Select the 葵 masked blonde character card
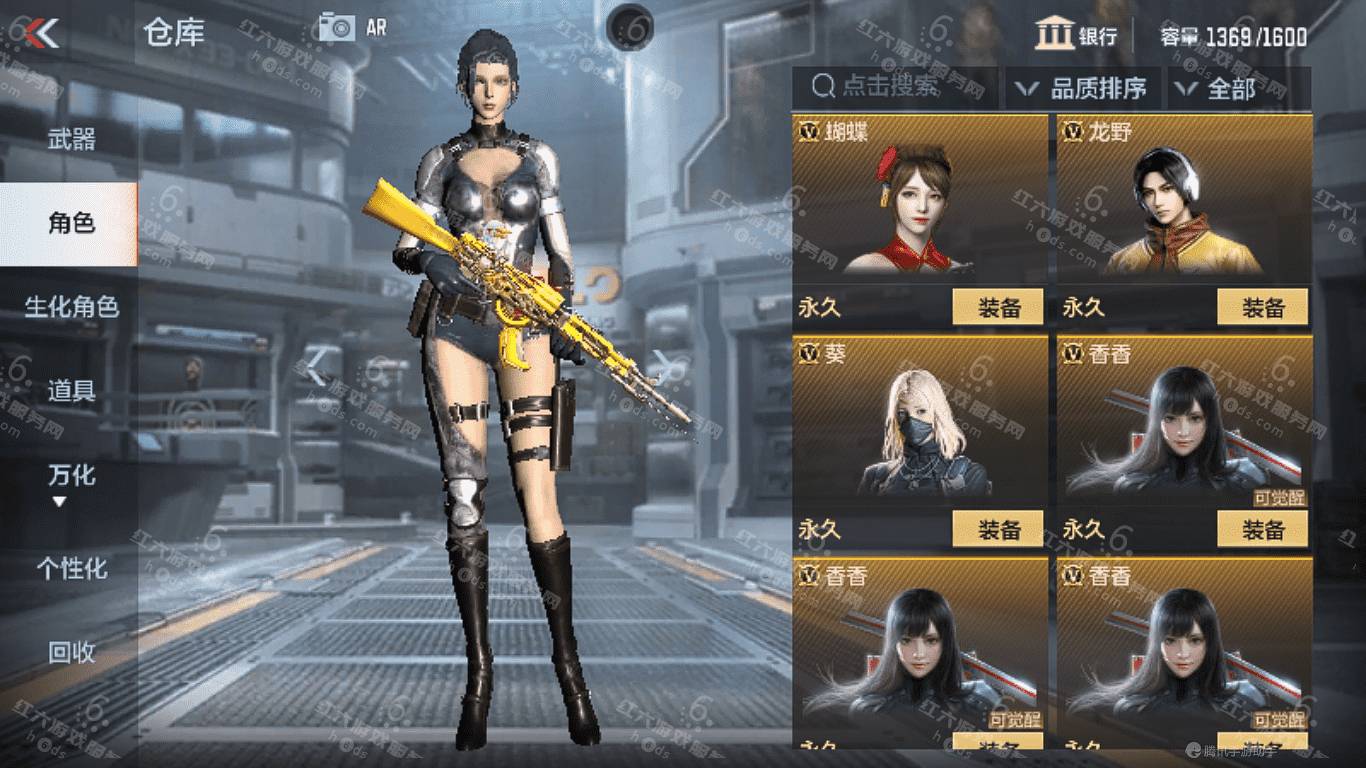Image resolution: width=1366 pixels, height=768 pixels. tap(920, 430)
